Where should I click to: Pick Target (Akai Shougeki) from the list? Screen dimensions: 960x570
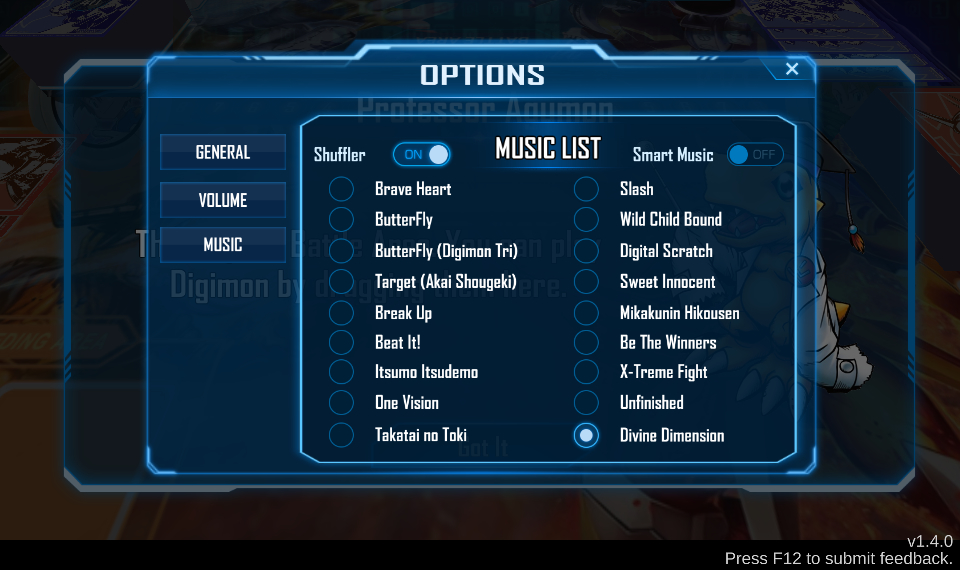pos(342,282)
